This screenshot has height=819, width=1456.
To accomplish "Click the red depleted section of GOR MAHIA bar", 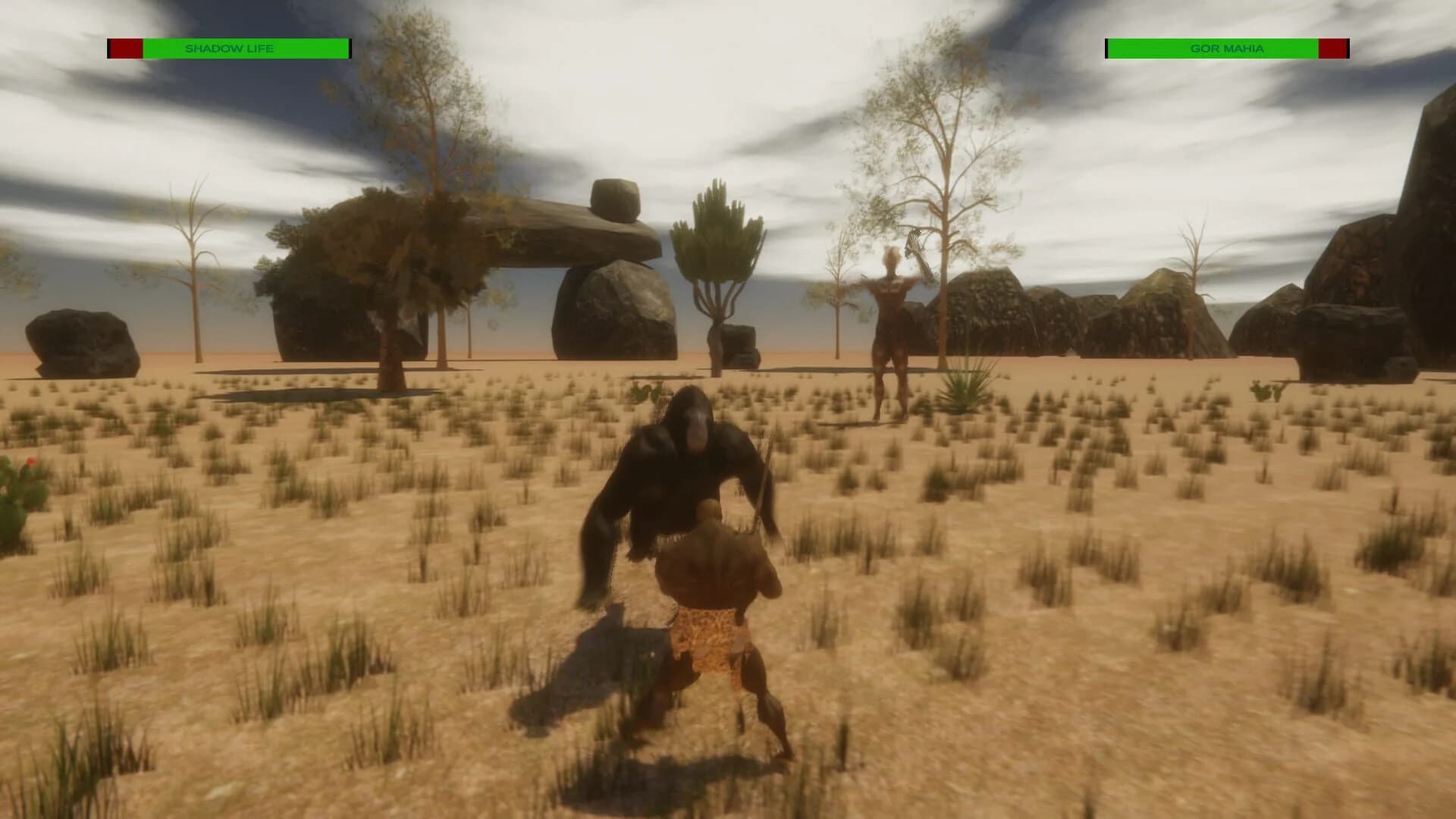I will point(1335,48).
